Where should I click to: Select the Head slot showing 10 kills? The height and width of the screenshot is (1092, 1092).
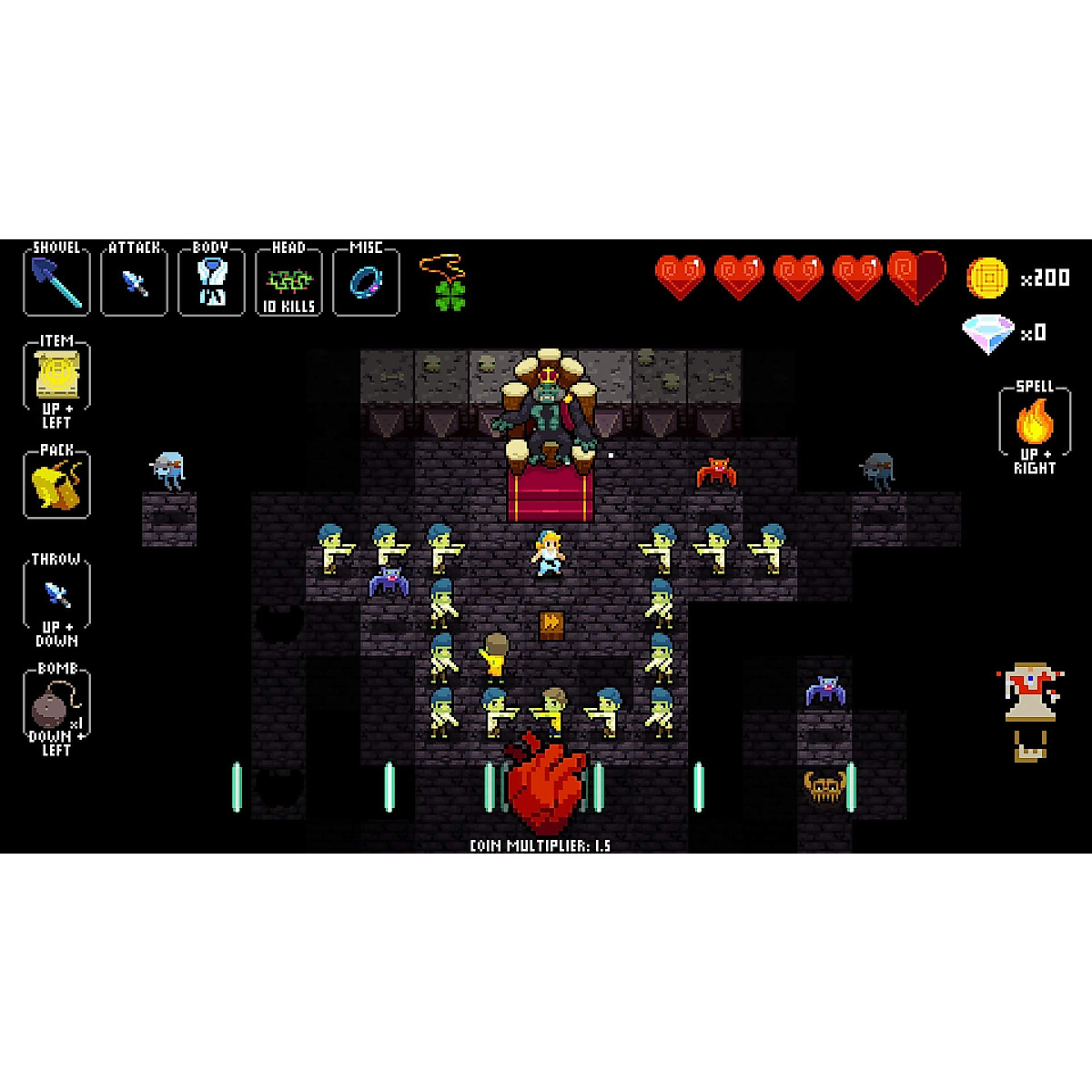(x=288, y=284)
